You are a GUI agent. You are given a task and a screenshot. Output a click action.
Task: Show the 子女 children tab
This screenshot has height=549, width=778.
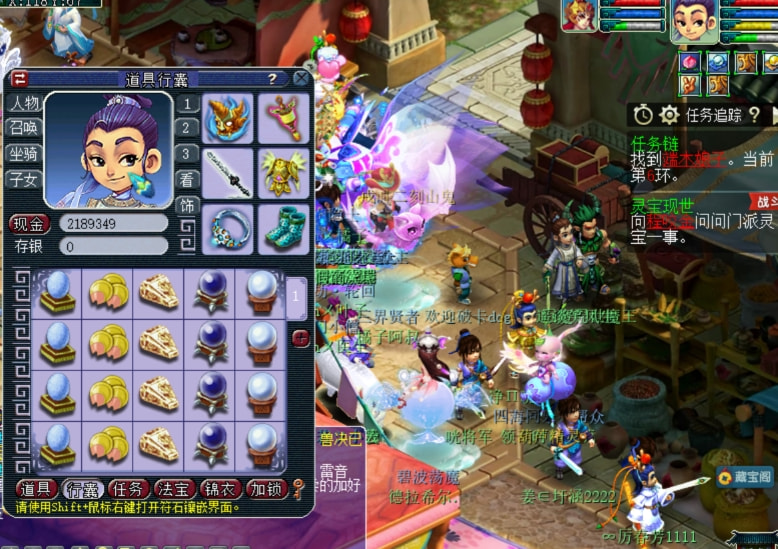24,180
